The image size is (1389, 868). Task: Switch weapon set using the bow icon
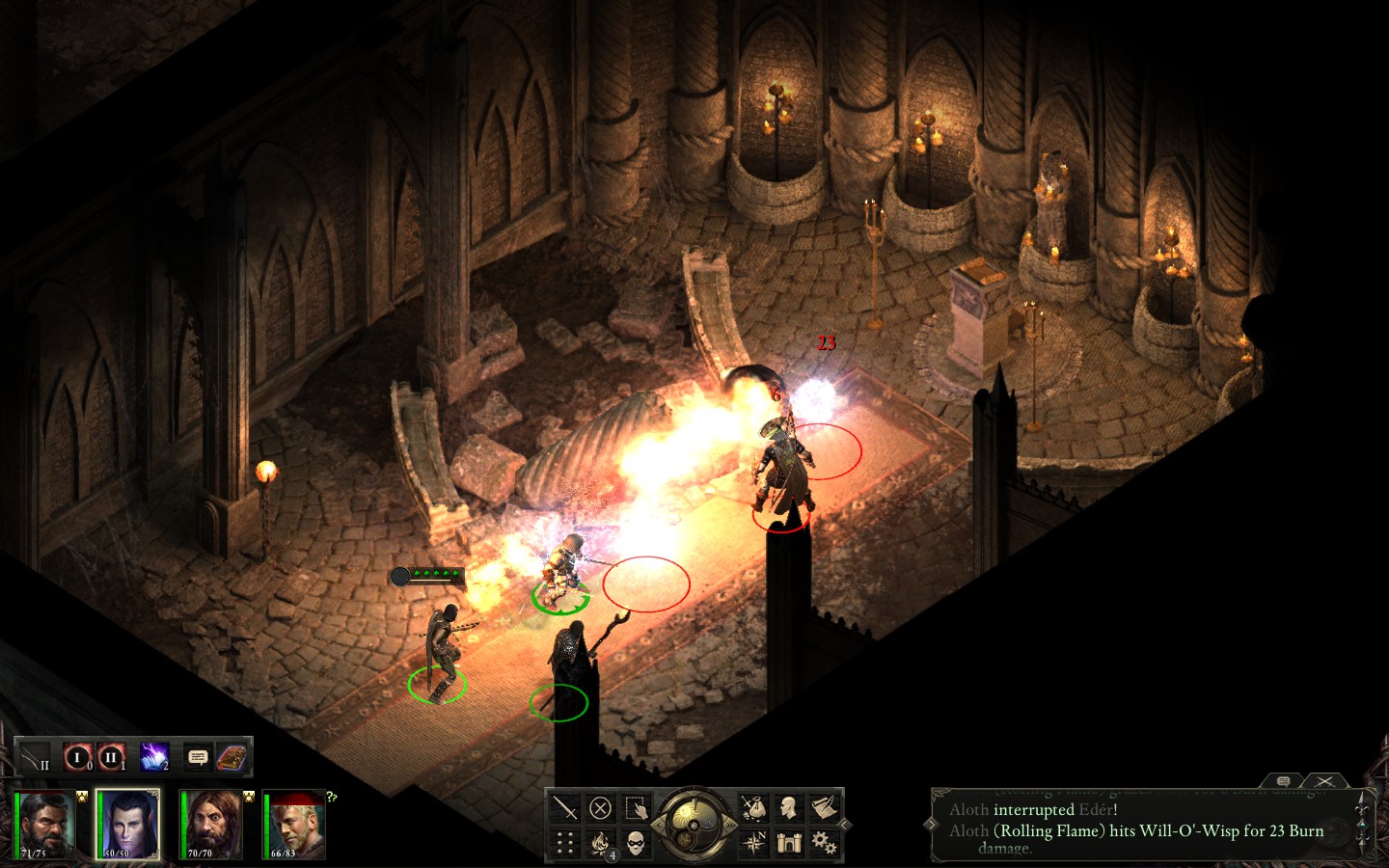(x=35, y=757)
